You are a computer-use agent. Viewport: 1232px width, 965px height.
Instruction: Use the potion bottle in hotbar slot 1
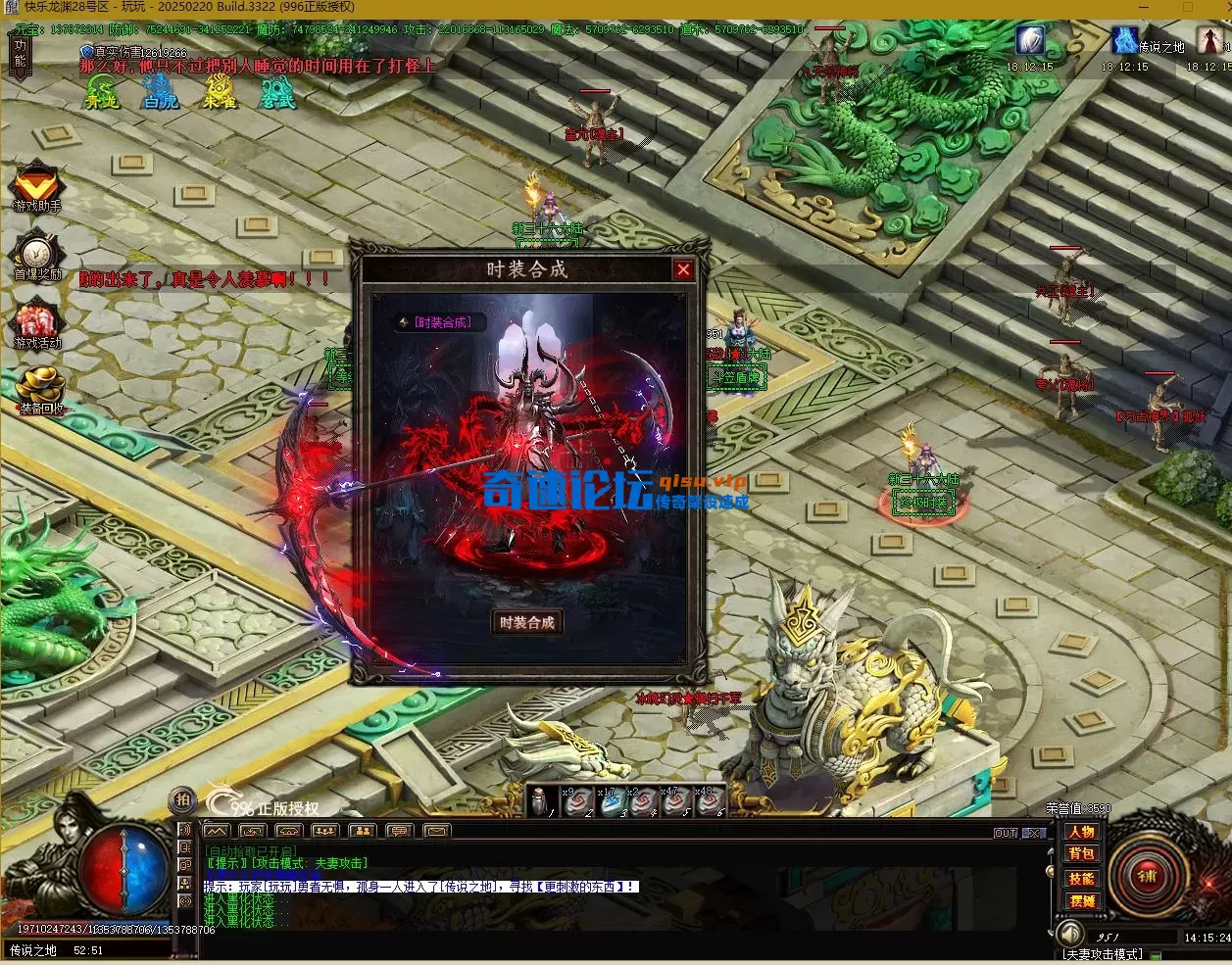point(541,801)
